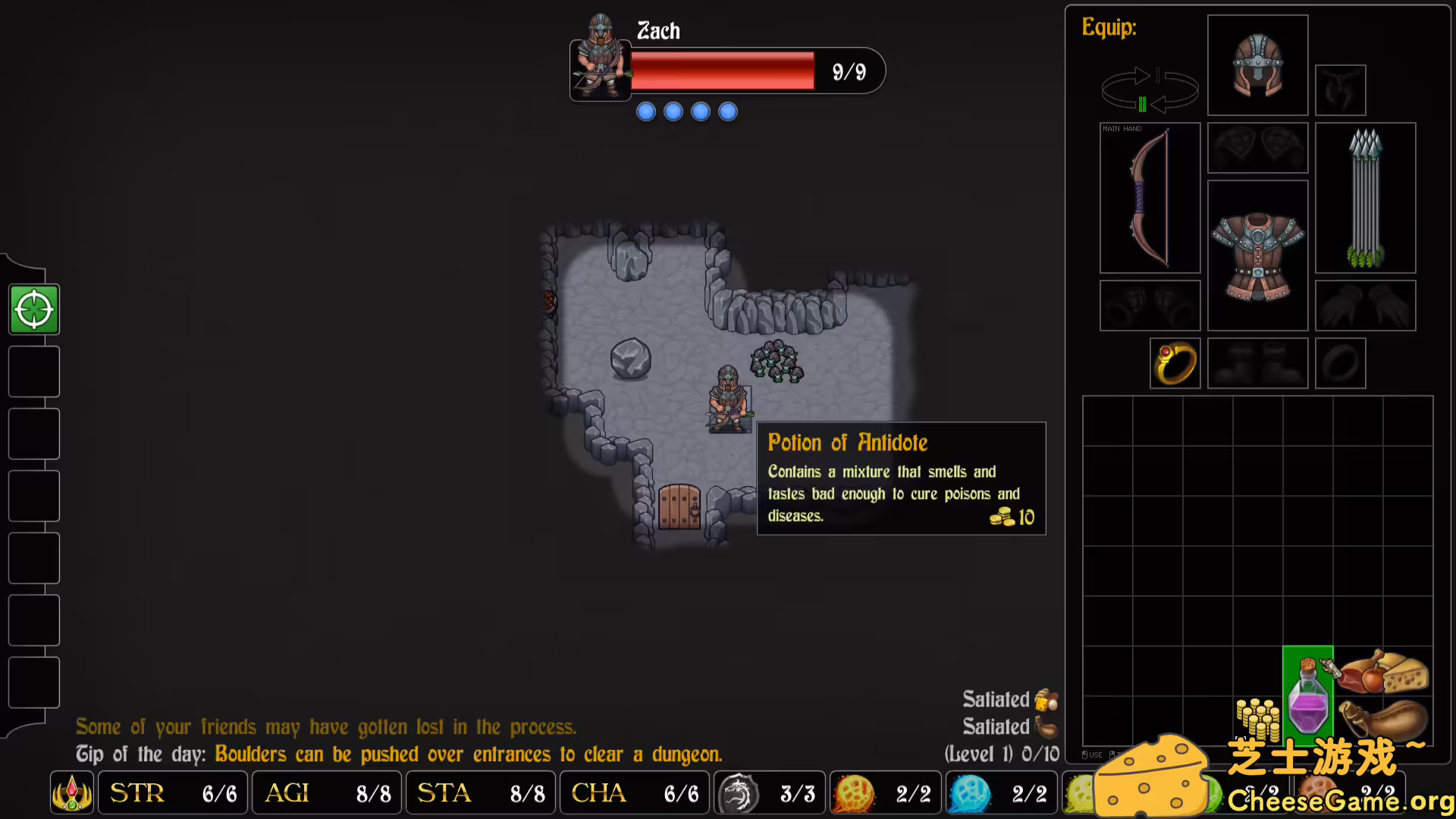Select the gold coin stack in inventory

point(1258,718)
